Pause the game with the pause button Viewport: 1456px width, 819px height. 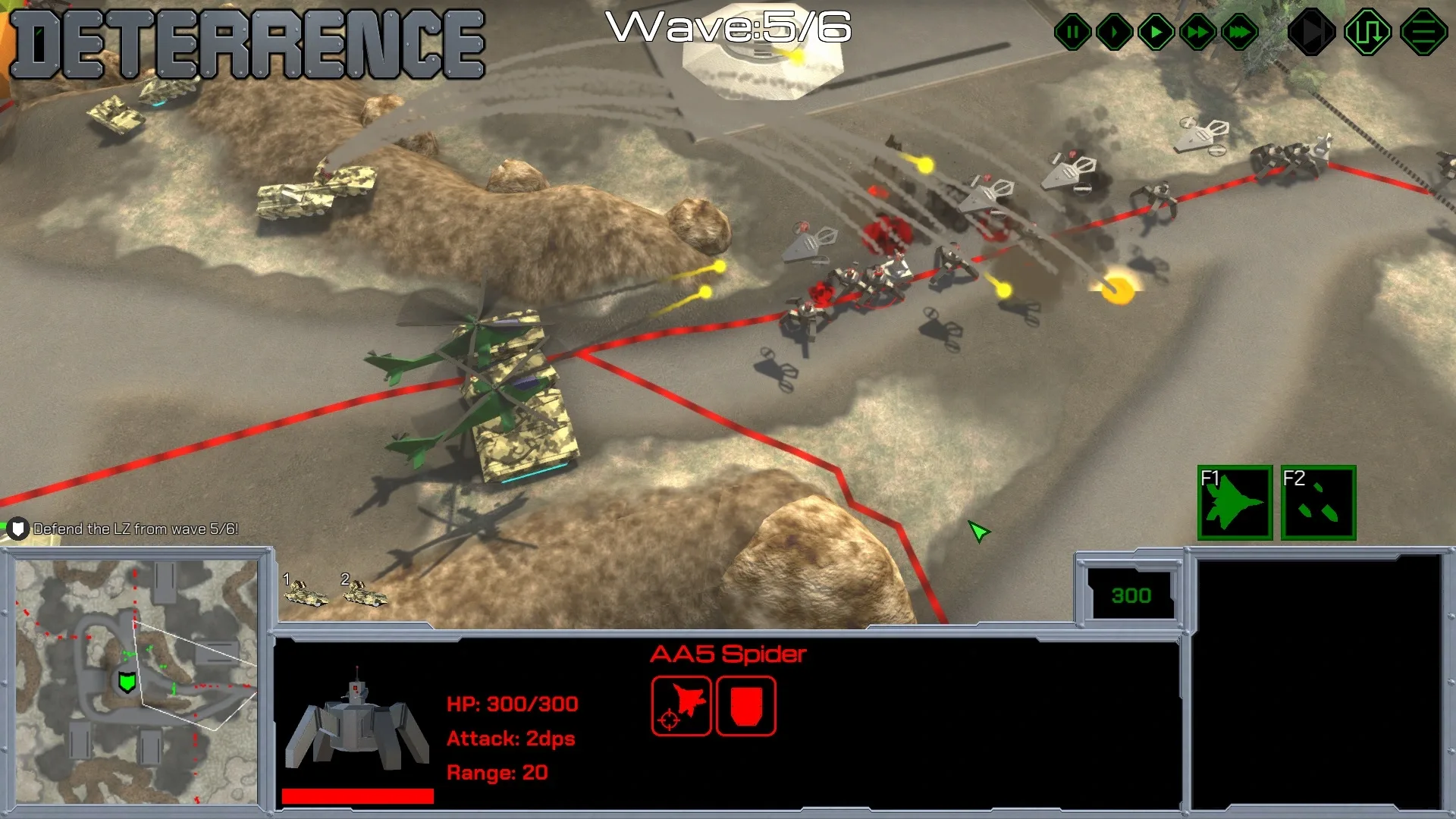pos(1072,32)
